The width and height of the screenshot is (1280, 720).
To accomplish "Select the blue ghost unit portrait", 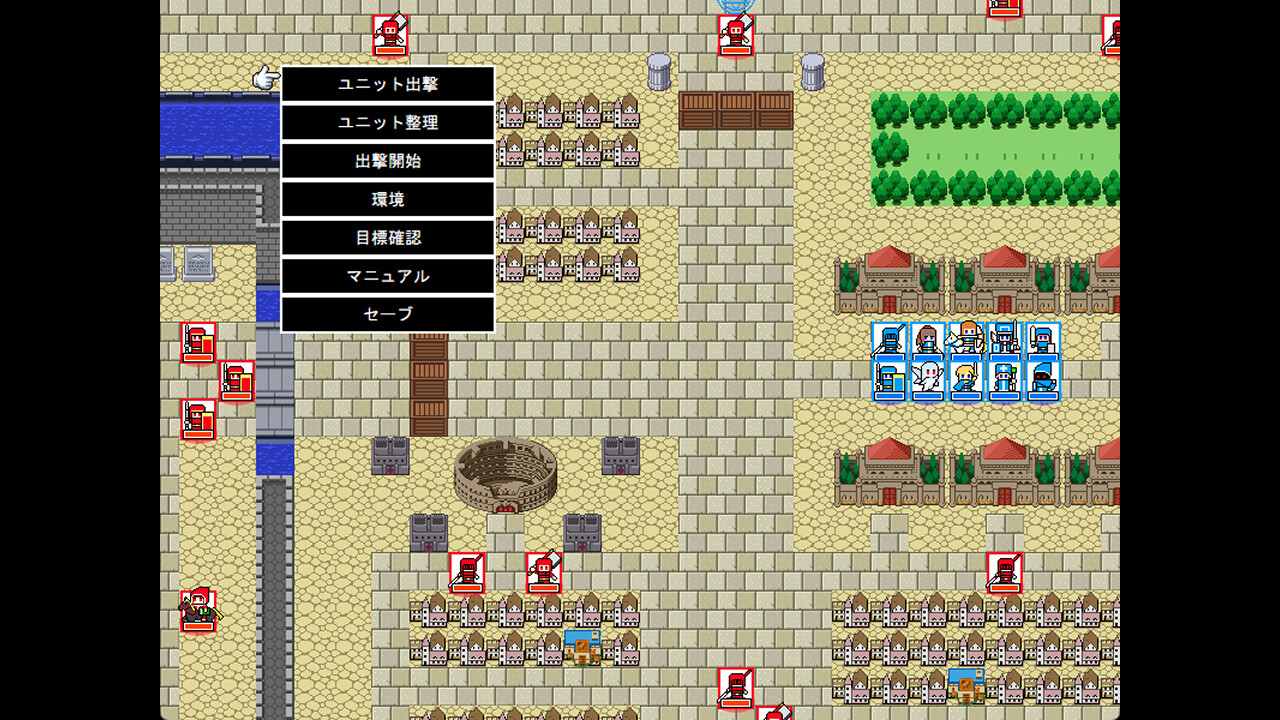I will point(927,380).
